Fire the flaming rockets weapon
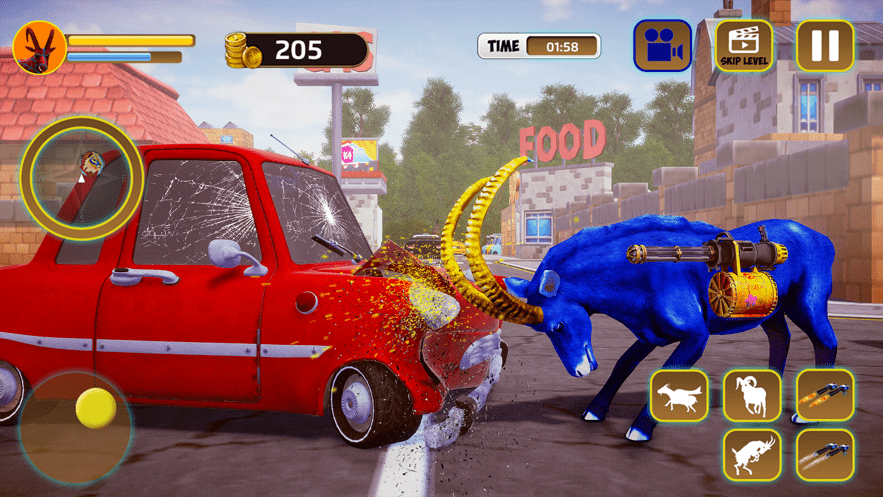Screen dimensions: 883x497 [x=825, y=395]
